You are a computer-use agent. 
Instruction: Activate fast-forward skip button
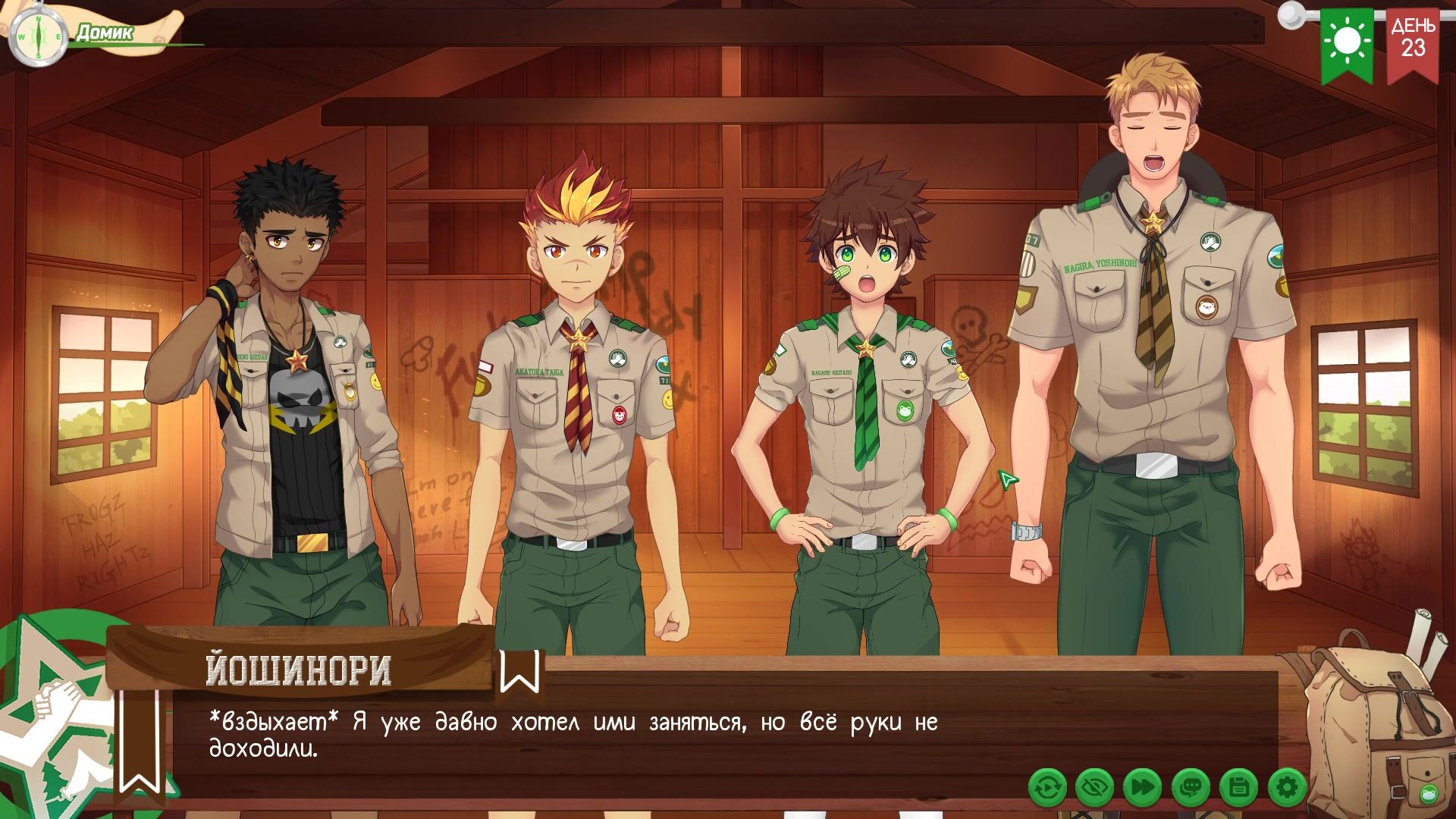1142,788
